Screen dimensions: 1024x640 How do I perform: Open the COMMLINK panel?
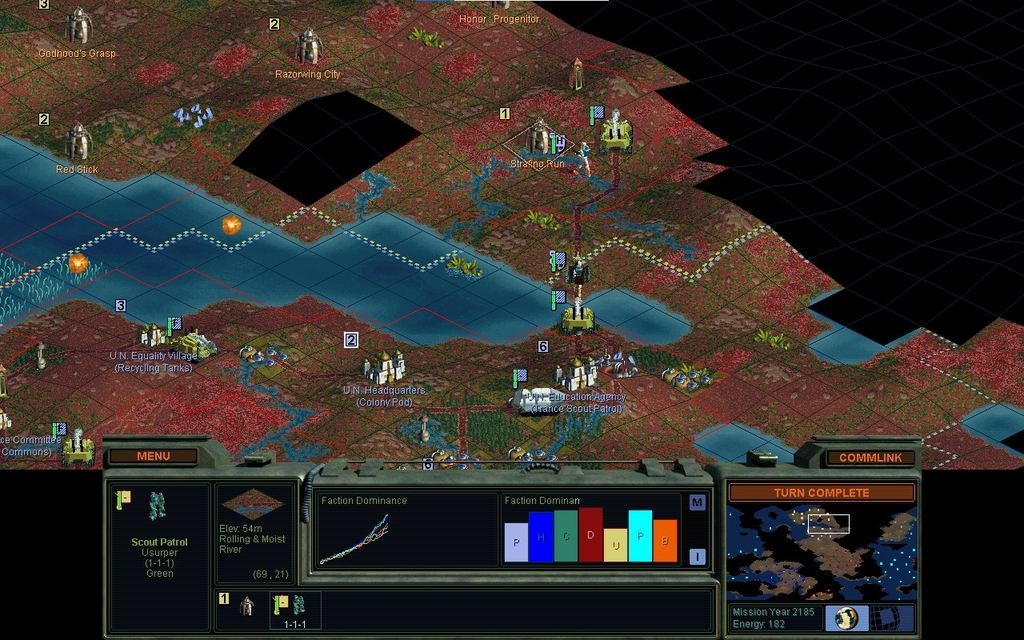point(870,458)
